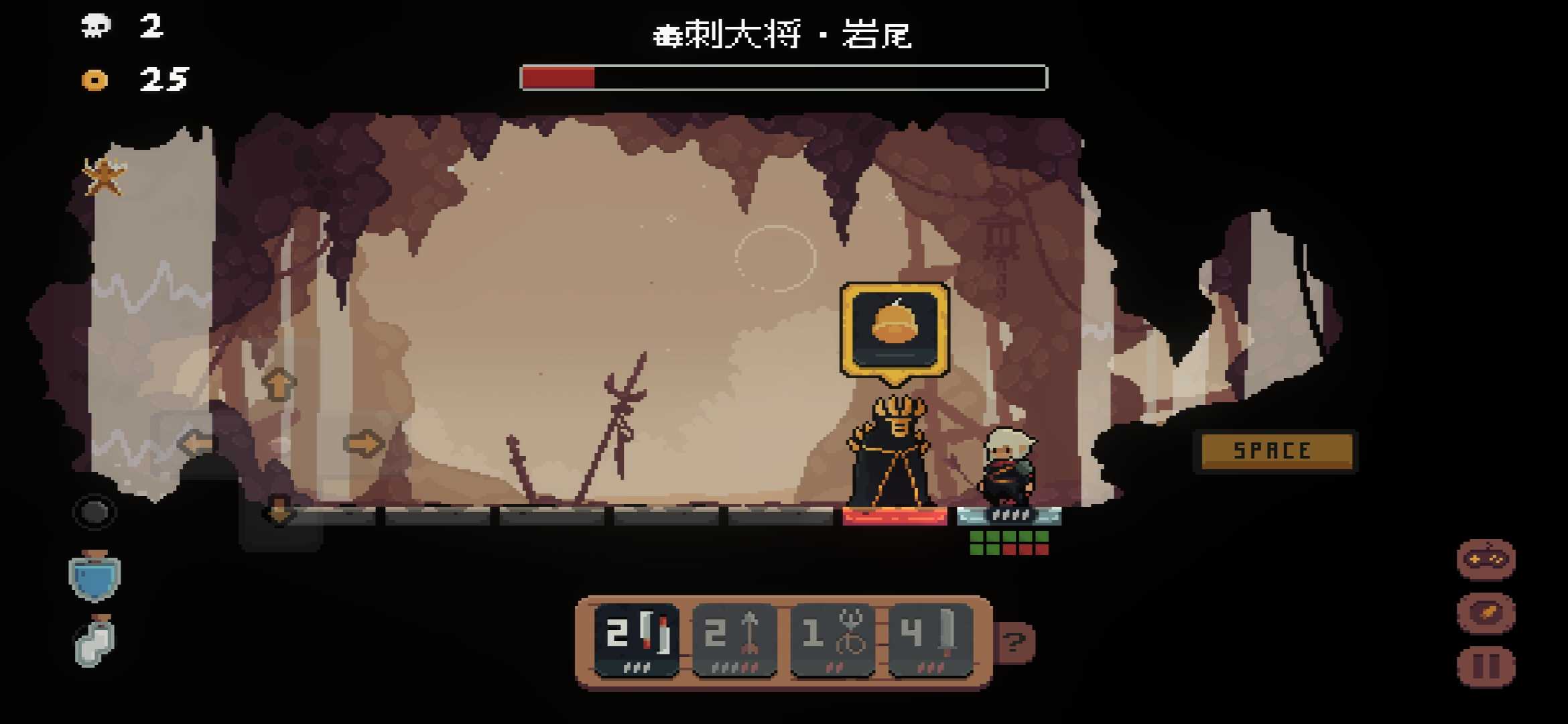The image size is (1568, 724).
Task: Tap the right arrow on the d-pad
Action: [x=363, y=443]
